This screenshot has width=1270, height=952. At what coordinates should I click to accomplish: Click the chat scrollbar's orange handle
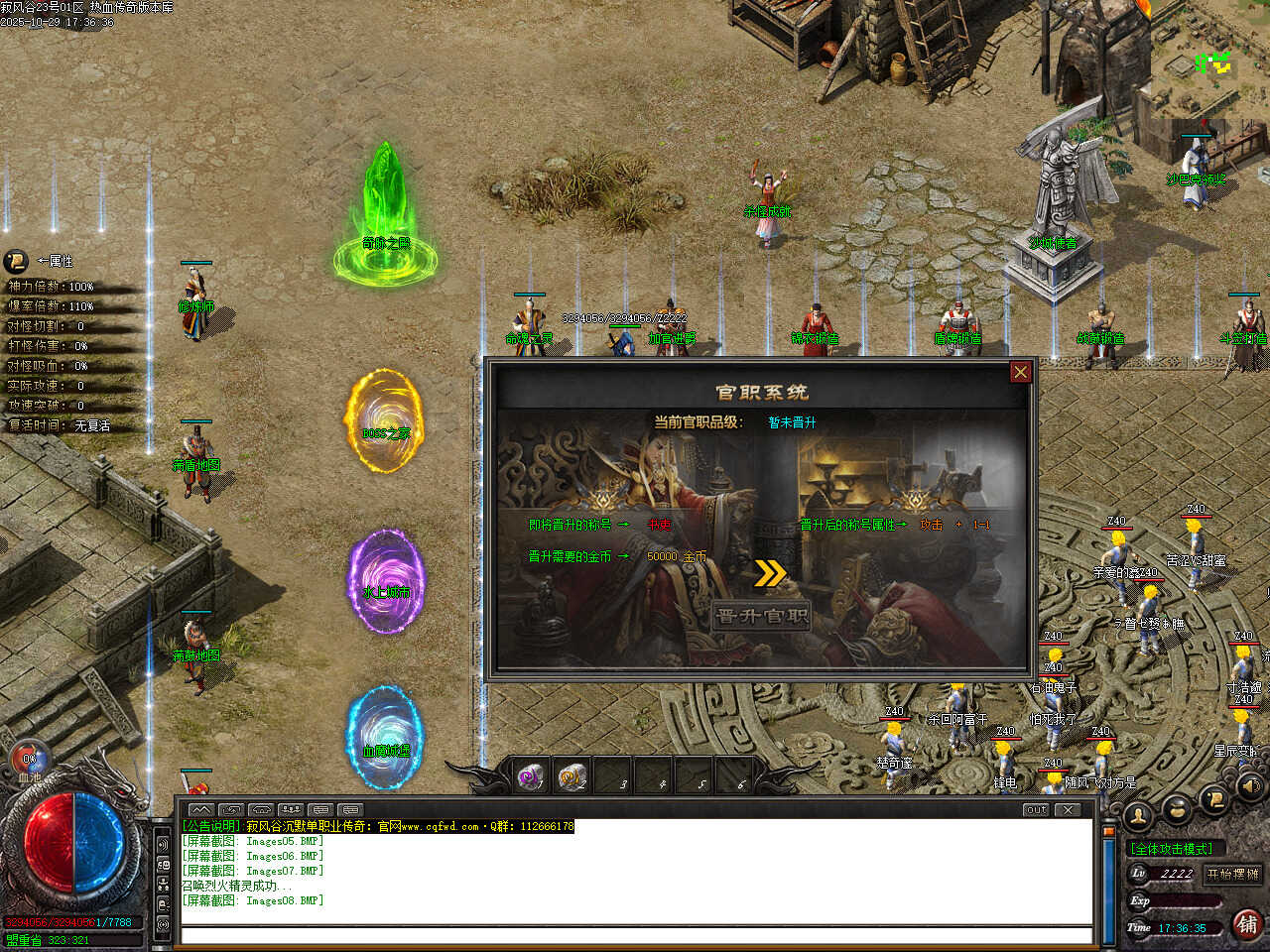[x=1108, y=833]
